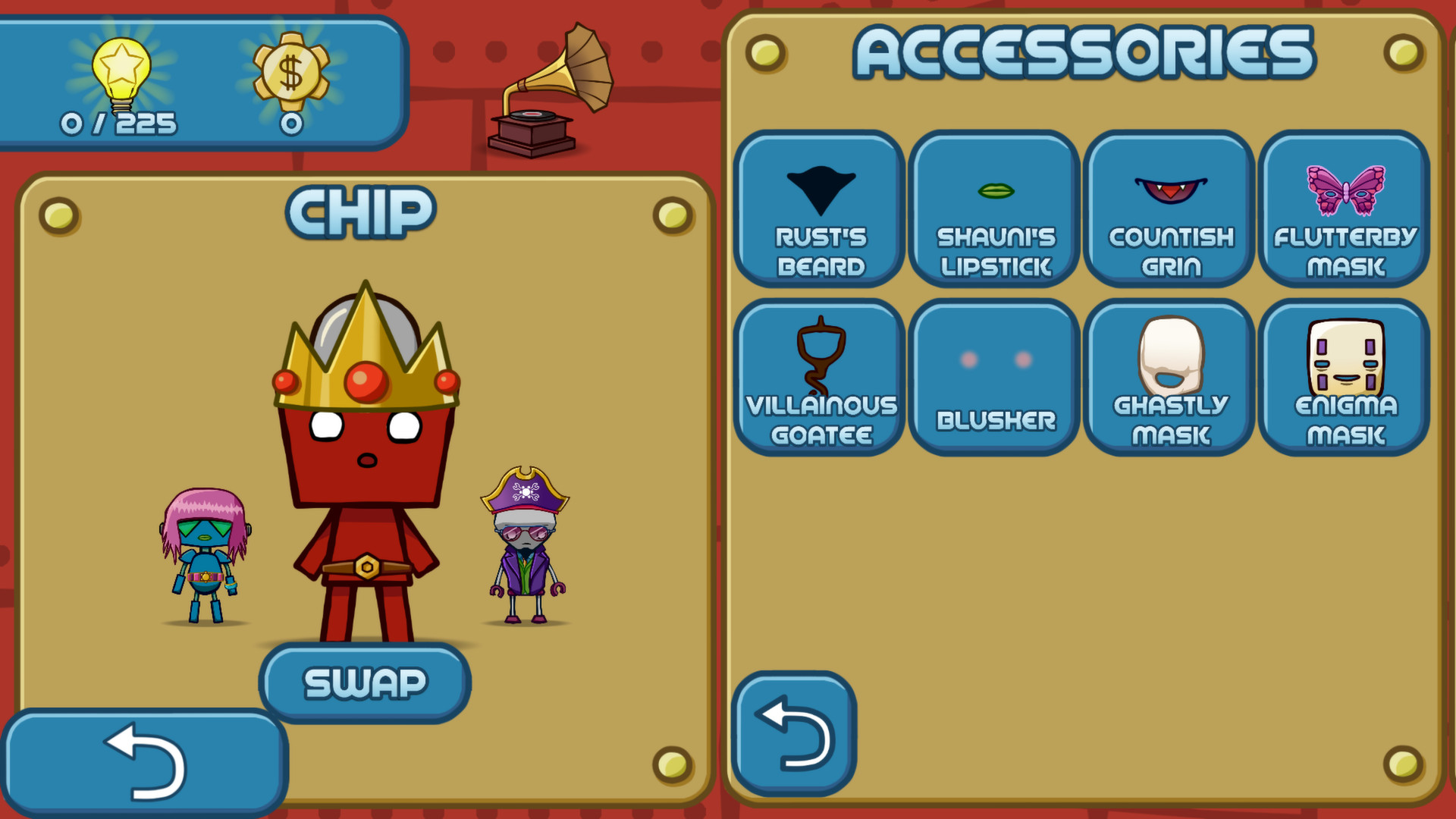Equip the Villainous Goatee
Image resolution: width=1456 pixels, height=819 pixels.
click(x=820, y=378)
